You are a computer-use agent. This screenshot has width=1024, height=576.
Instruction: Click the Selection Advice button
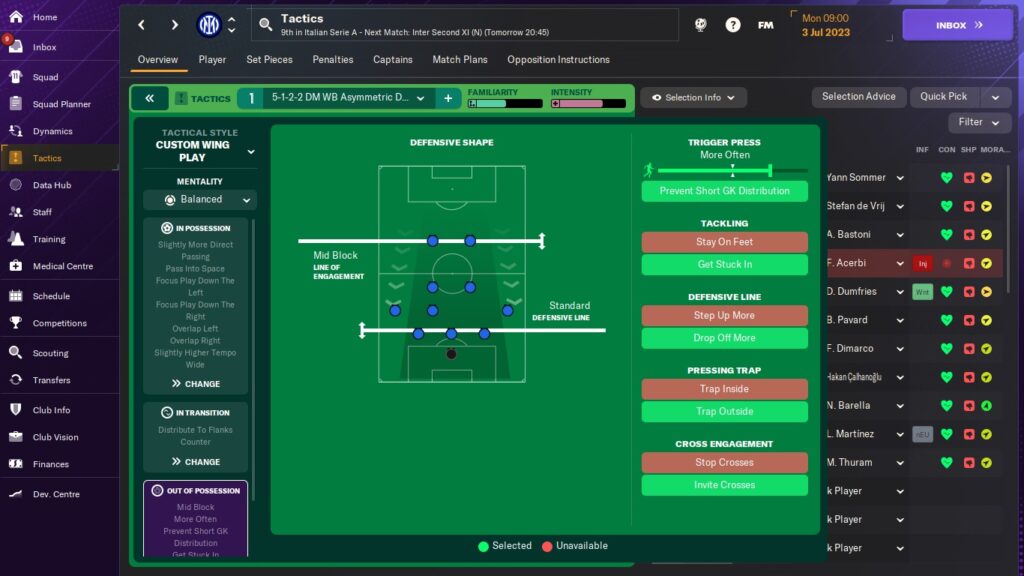point(858,97)
